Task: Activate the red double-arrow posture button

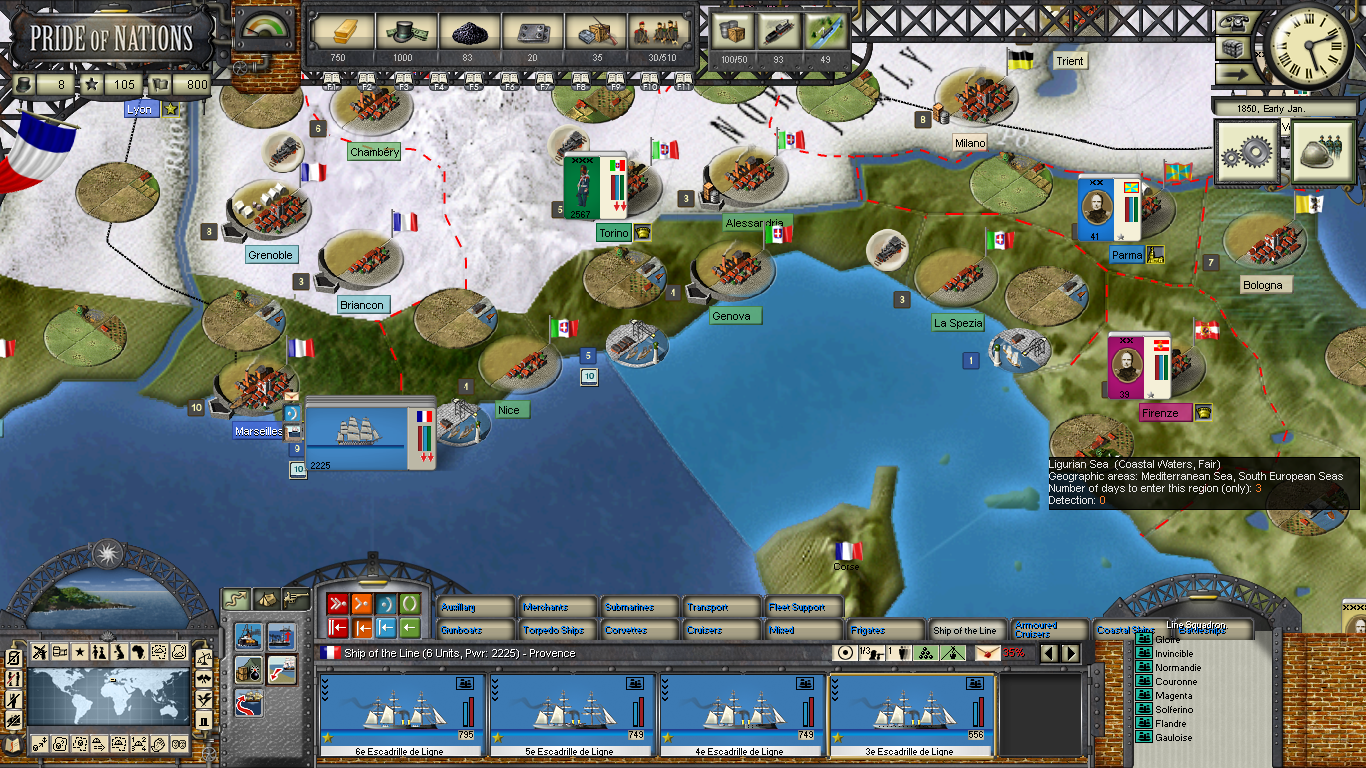Action: pos(337,604)
